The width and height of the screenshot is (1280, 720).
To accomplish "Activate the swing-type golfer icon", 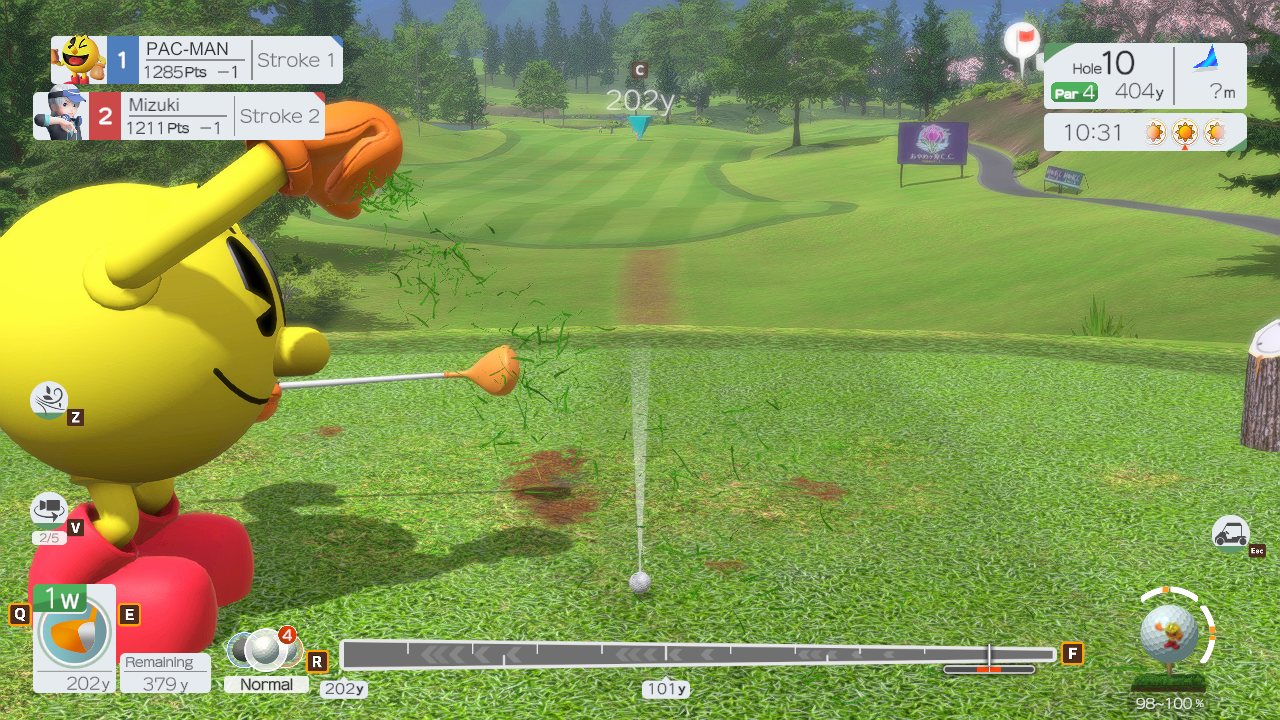I will pyautogui.click(x=48, y=400).
